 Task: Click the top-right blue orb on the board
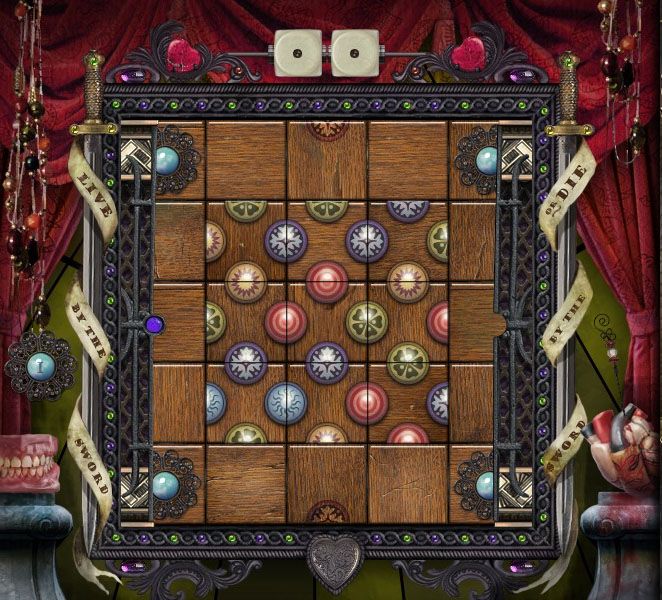487,160
